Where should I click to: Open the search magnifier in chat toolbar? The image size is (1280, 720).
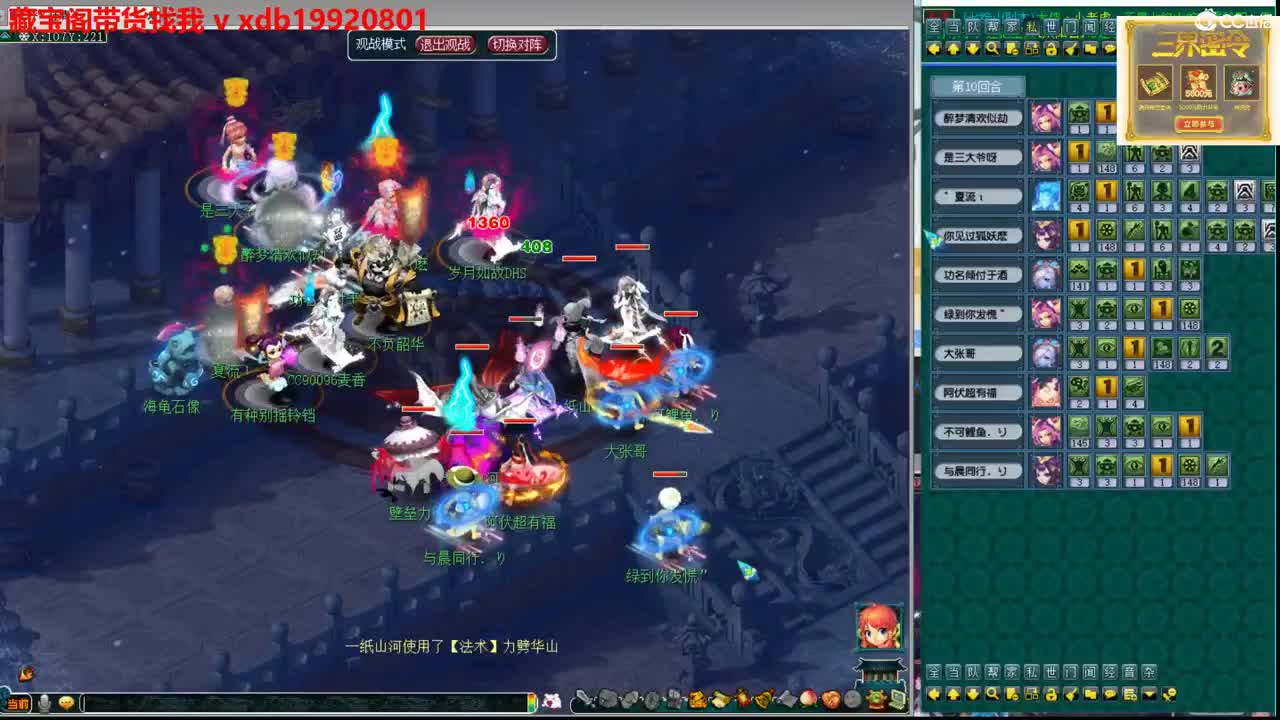click(x=993, y=693)
